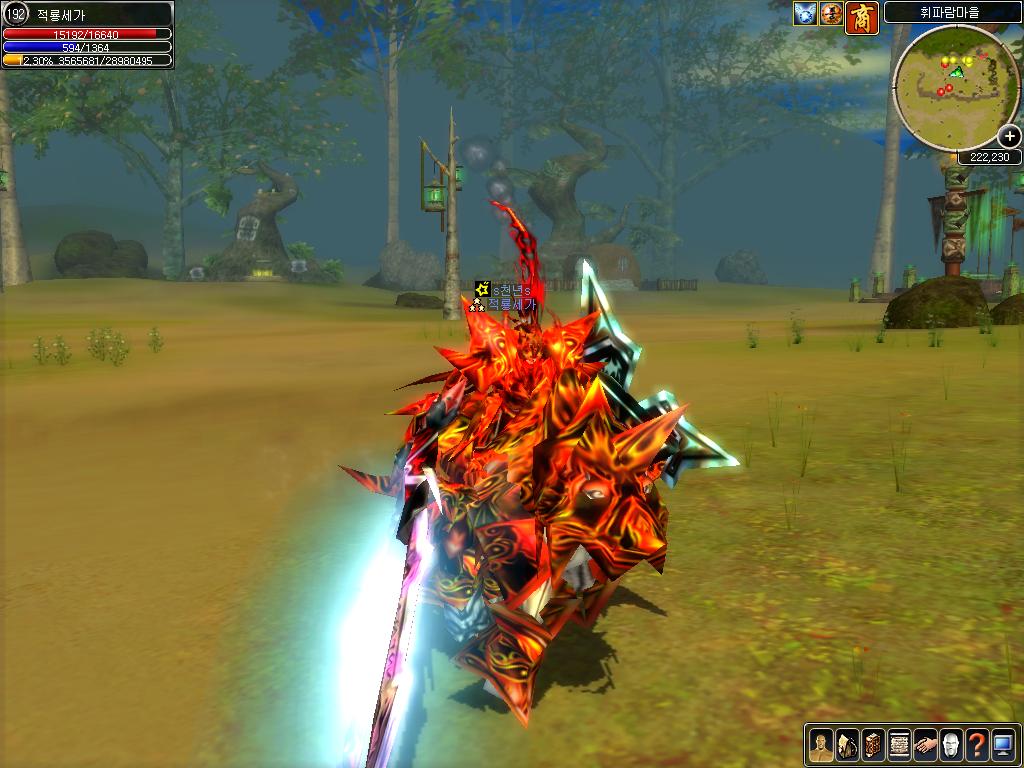Click the handshake icon
The width and height of the screenshot is (1024, 768).
point(925,745)
